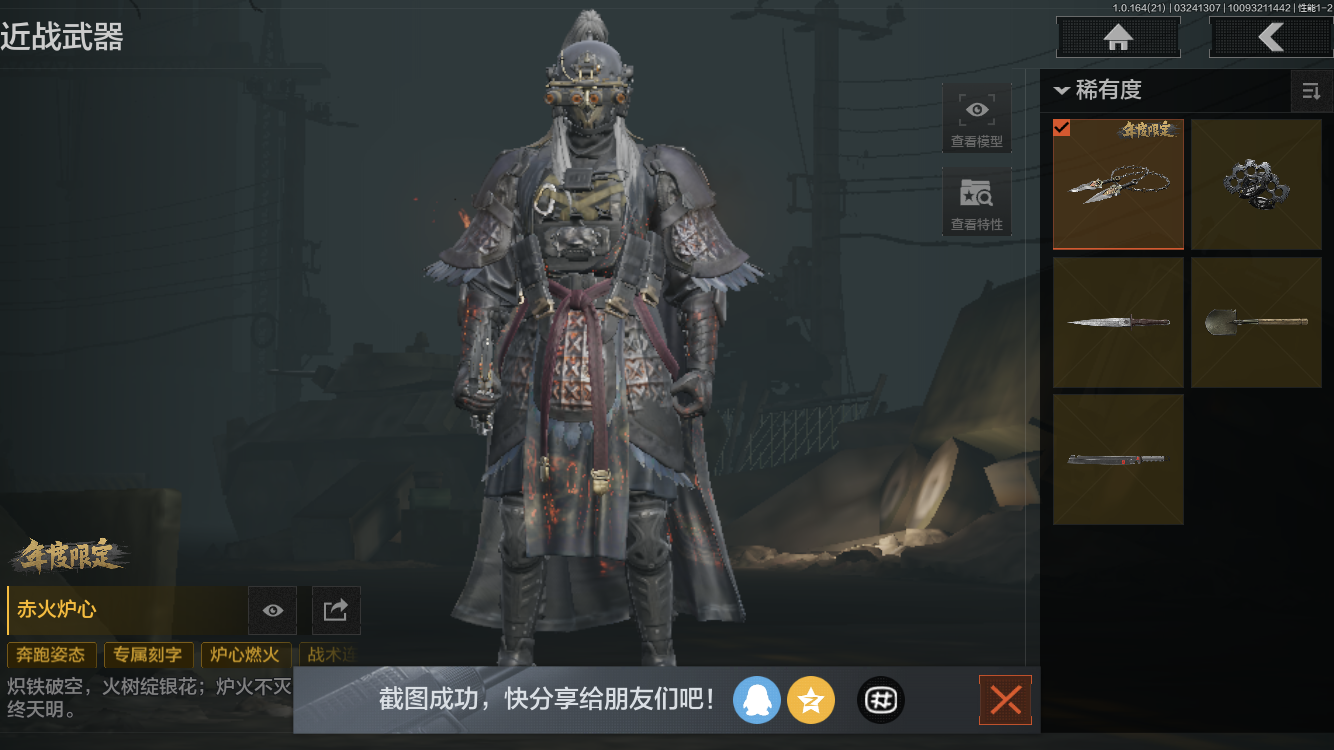Select the 炉心燃火 tab
The height and width of the screenshot is (750, 1334).
click(245, 655)
